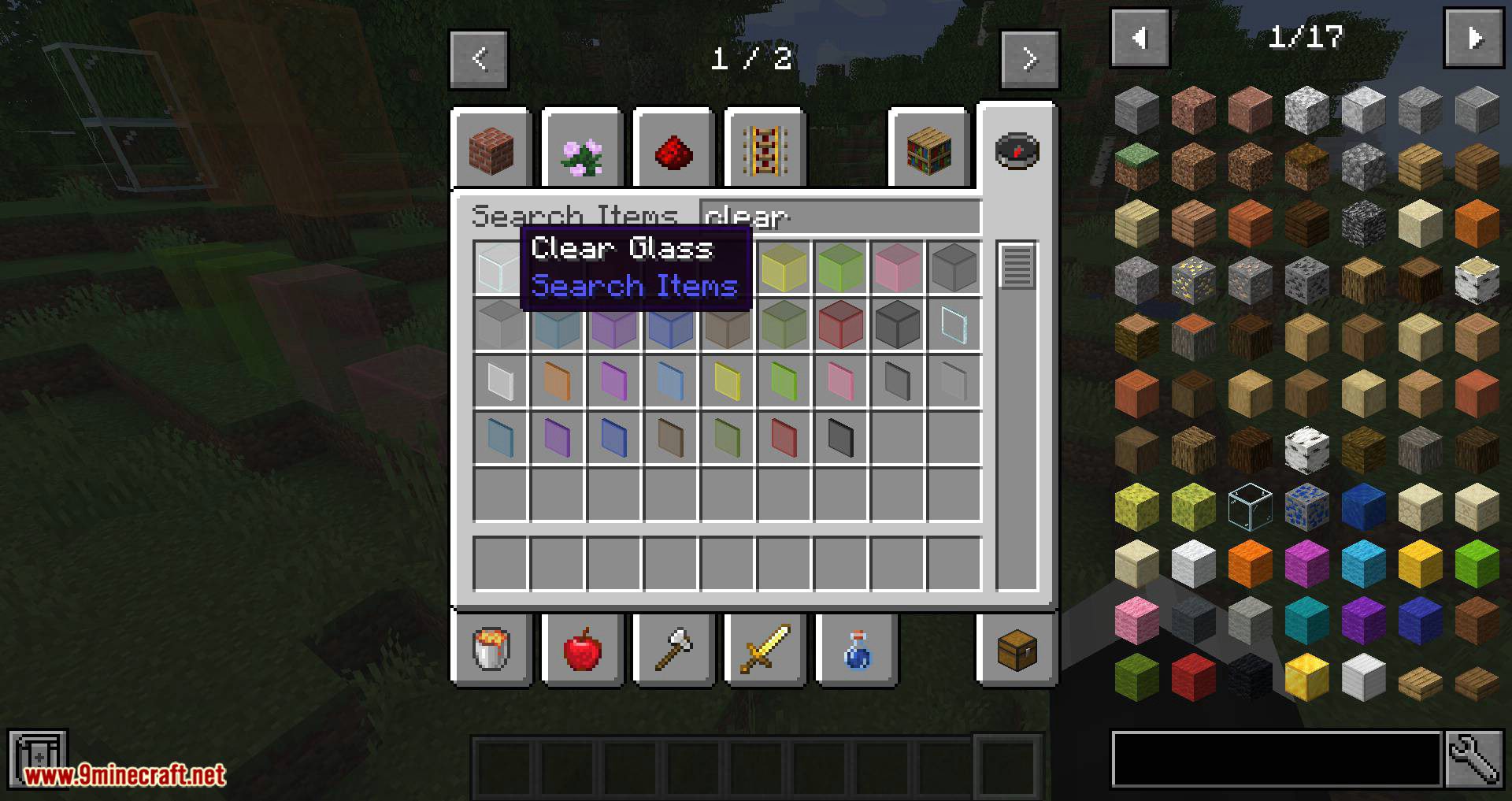
Task: Open the chest Survival Inventory tab
Action: [1017, 650]
